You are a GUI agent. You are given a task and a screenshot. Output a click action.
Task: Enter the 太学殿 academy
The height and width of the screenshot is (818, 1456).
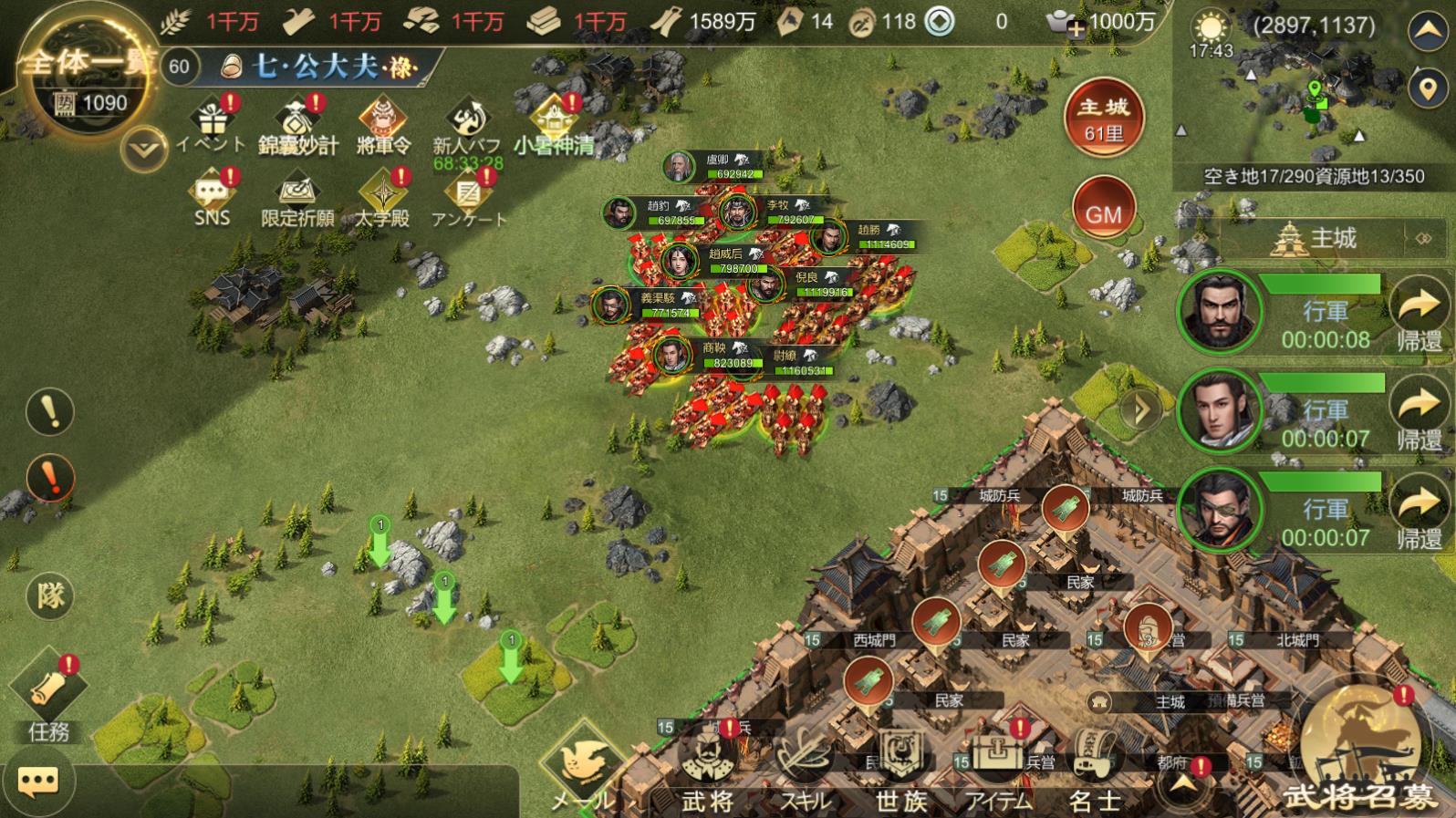pos(382,197)
